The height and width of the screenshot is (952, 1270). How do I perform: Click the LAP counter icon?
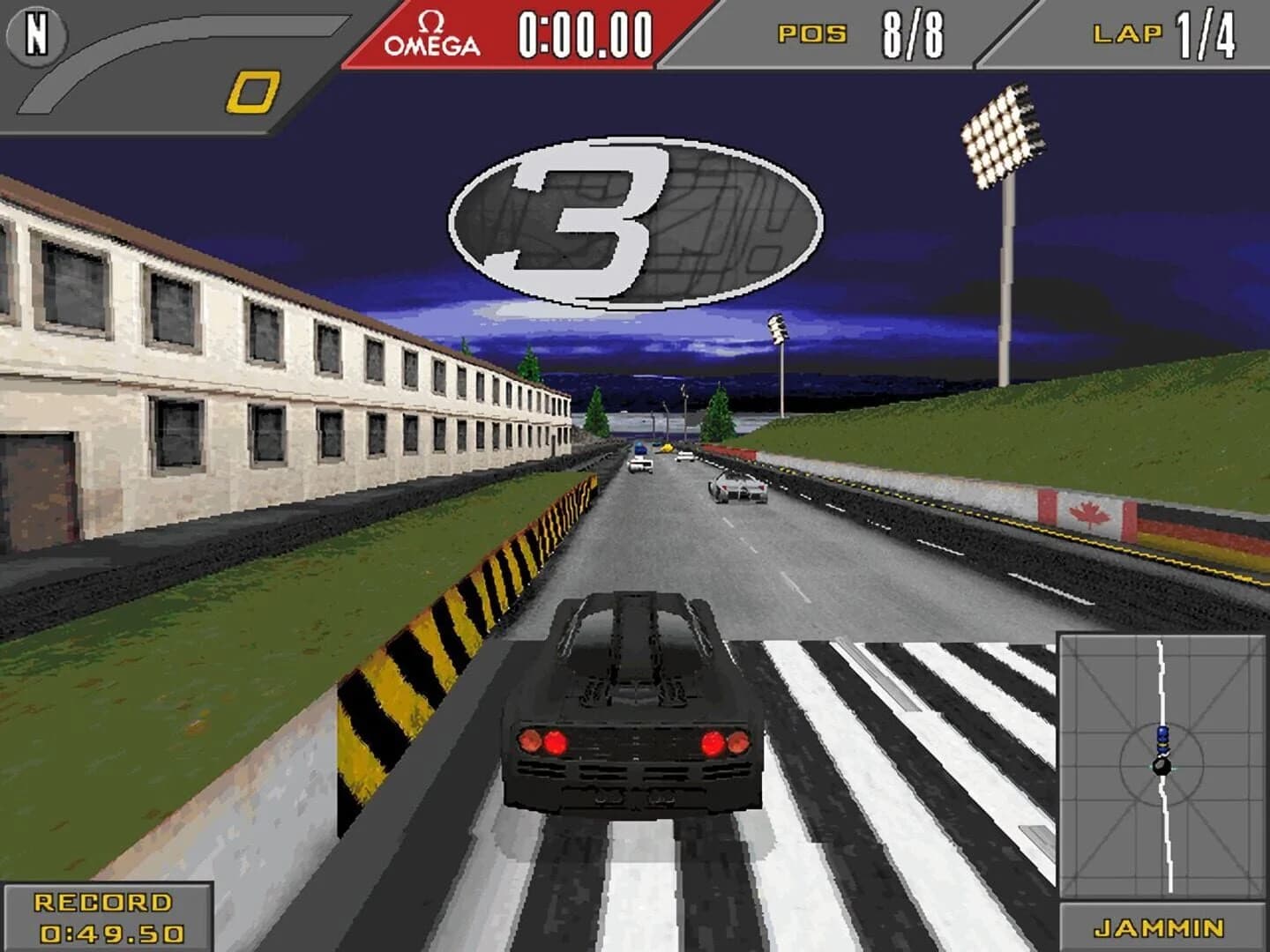pyautogui.click(x=1127, y=33)
